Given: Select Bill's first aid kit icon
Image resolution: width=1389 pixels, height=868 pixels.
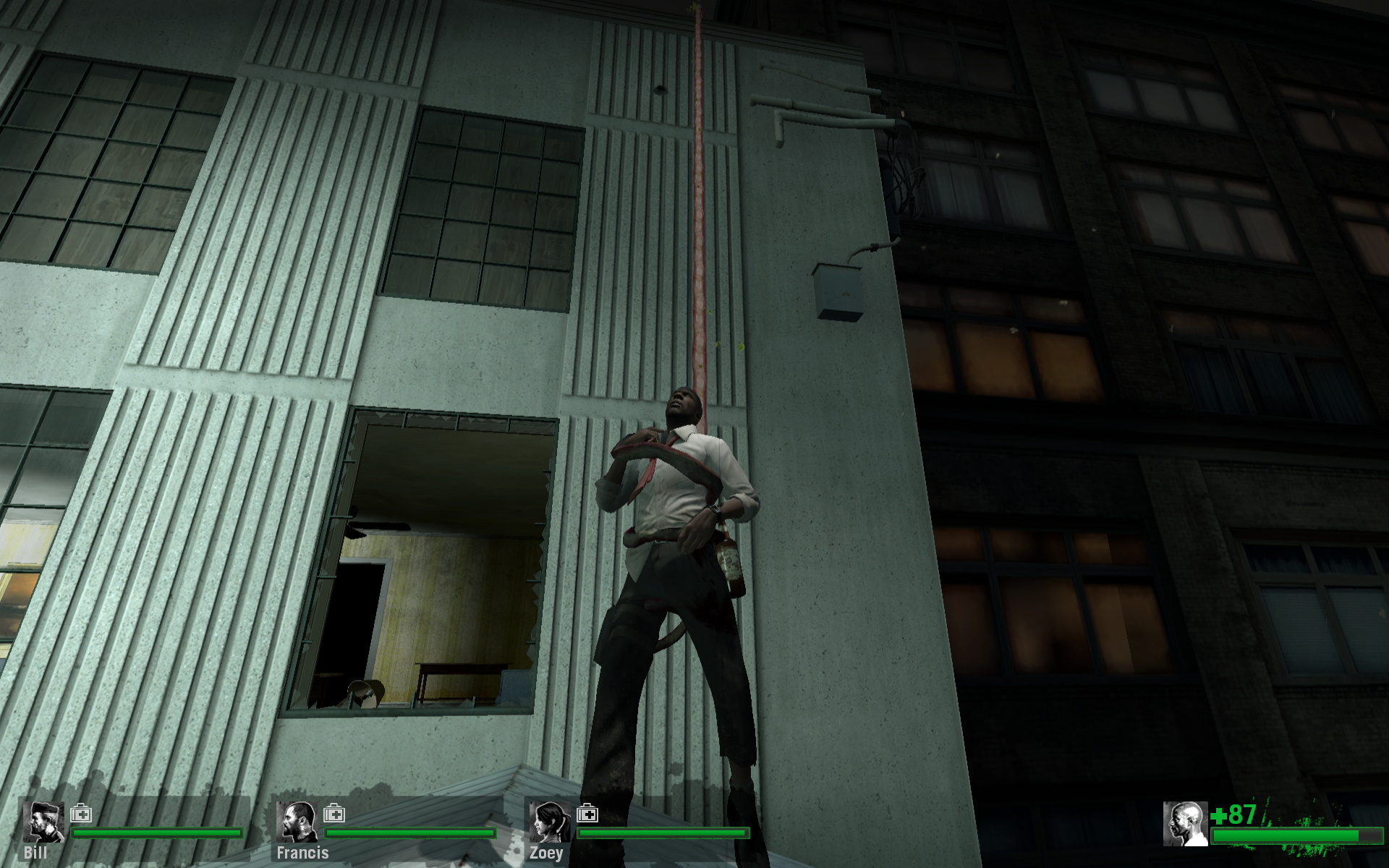Looking at the screenshot, I should point(81,814).
